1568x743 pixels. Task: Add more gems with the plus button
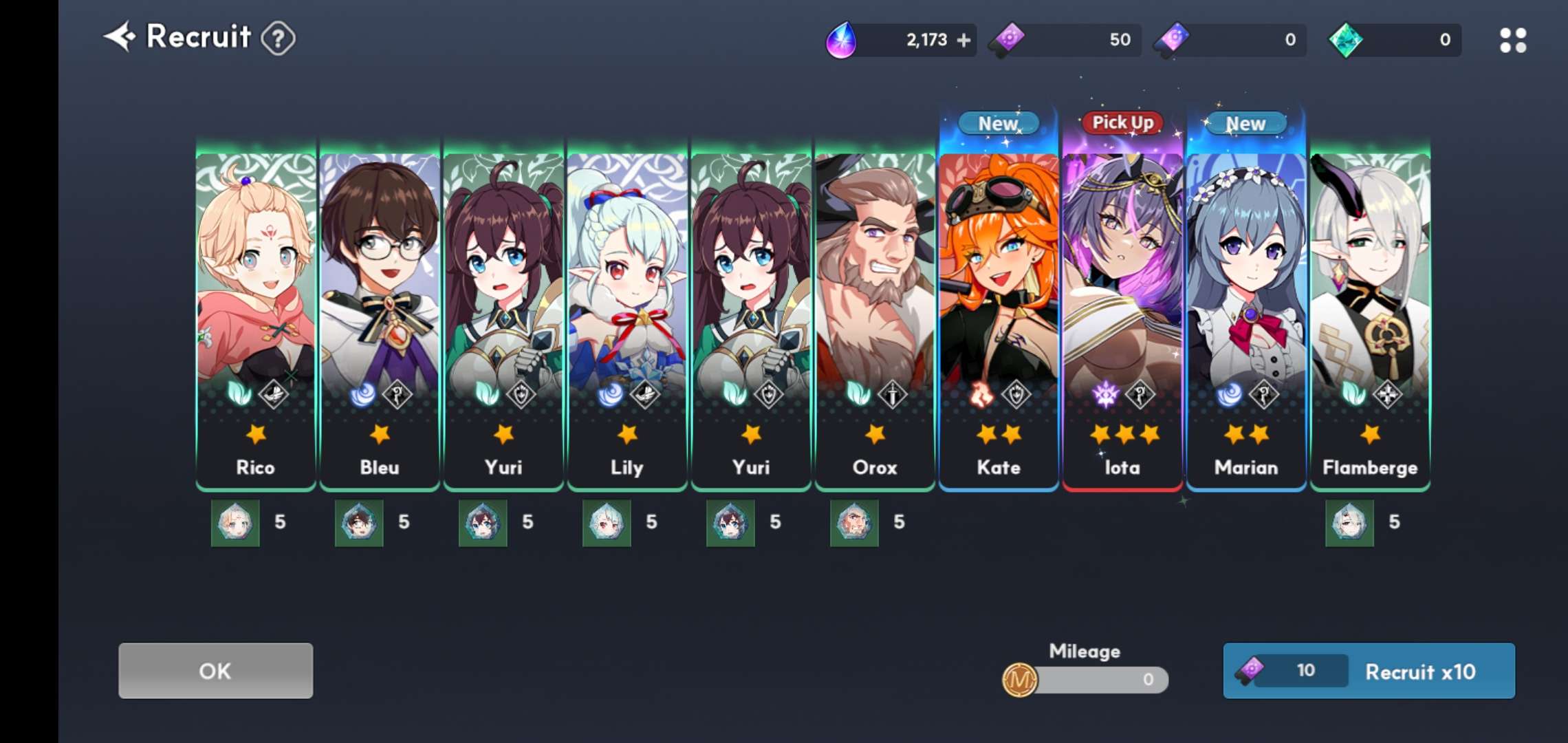click(x=964, y=41)
